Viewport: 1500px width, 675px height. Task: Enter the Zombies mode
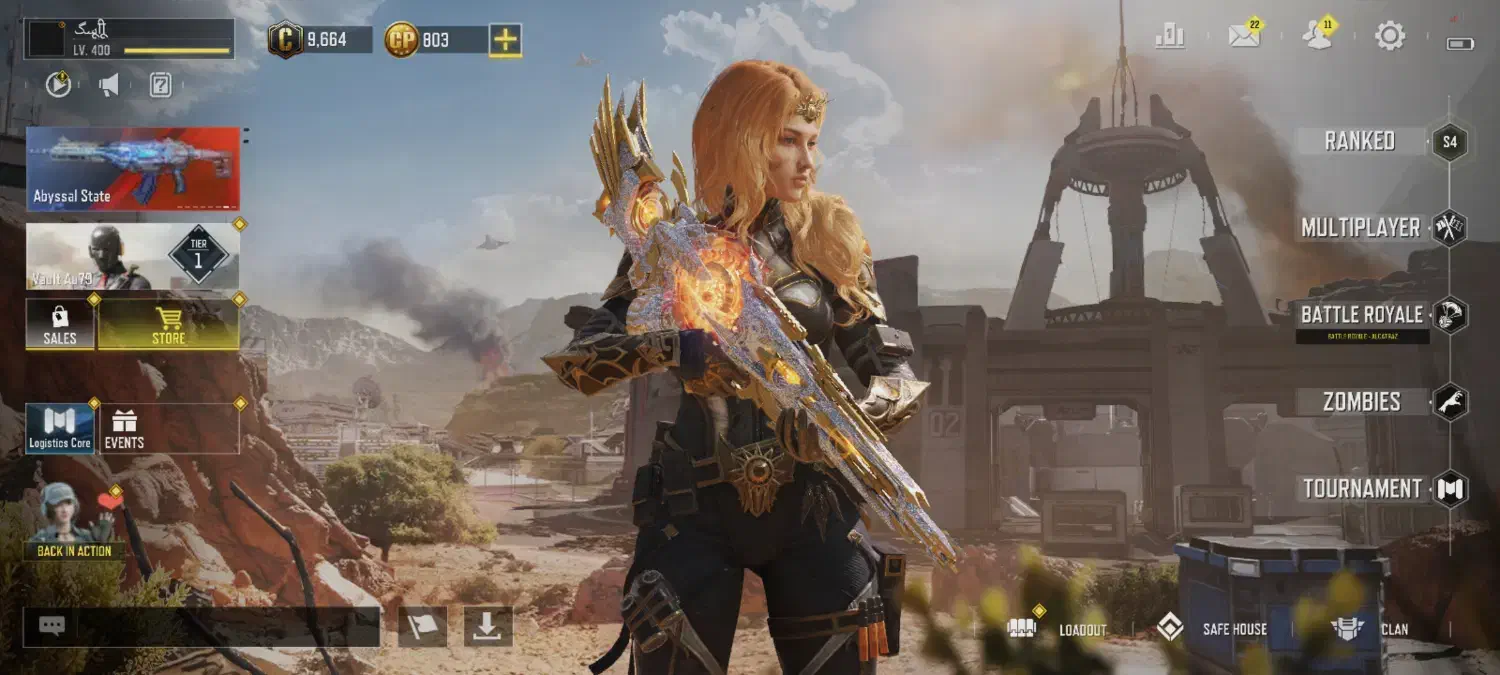pos(1362,402)
